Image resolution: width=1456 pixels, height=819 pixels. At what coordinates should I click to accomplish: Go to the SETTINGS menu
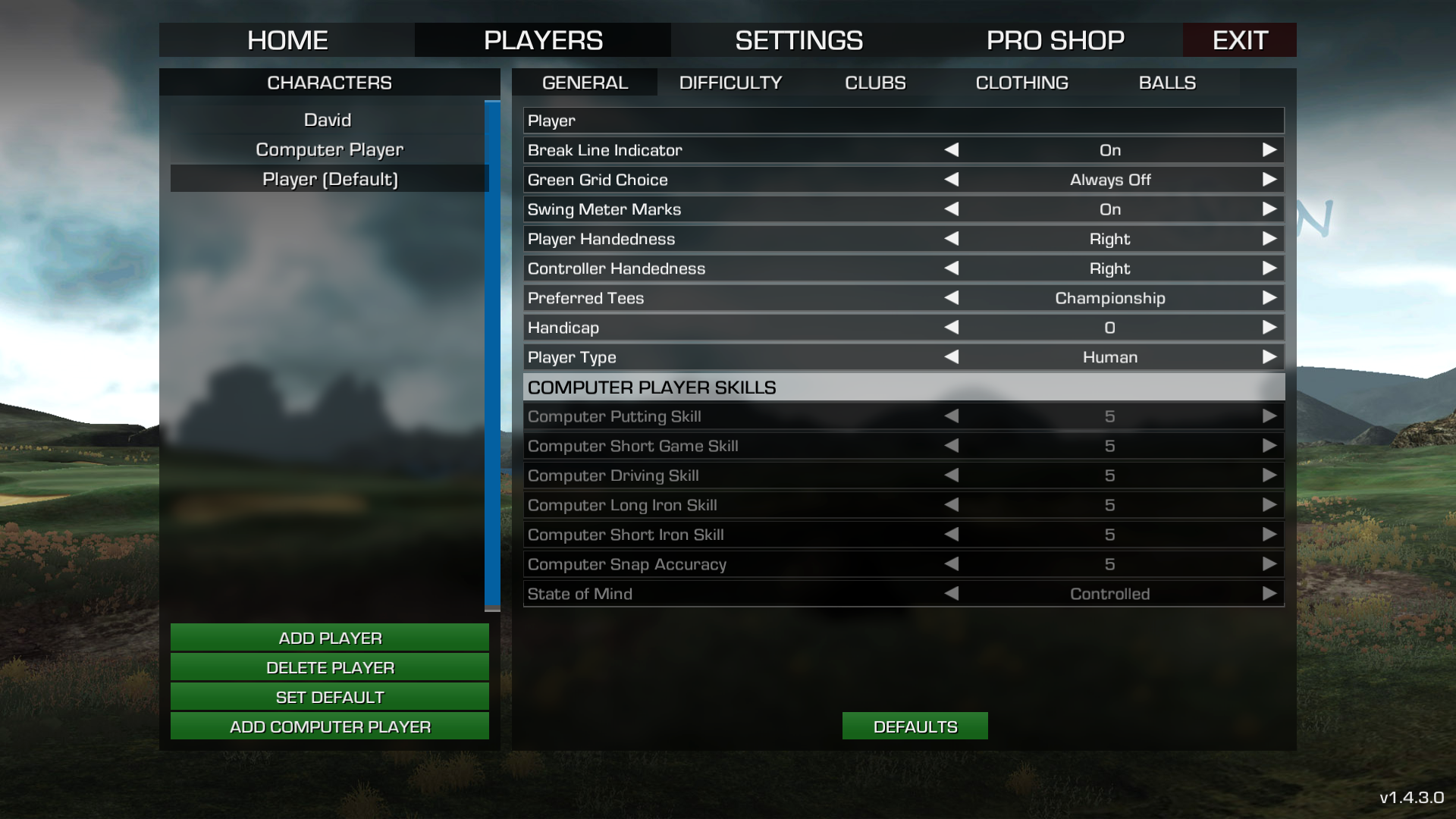click(x=799, y=40)
